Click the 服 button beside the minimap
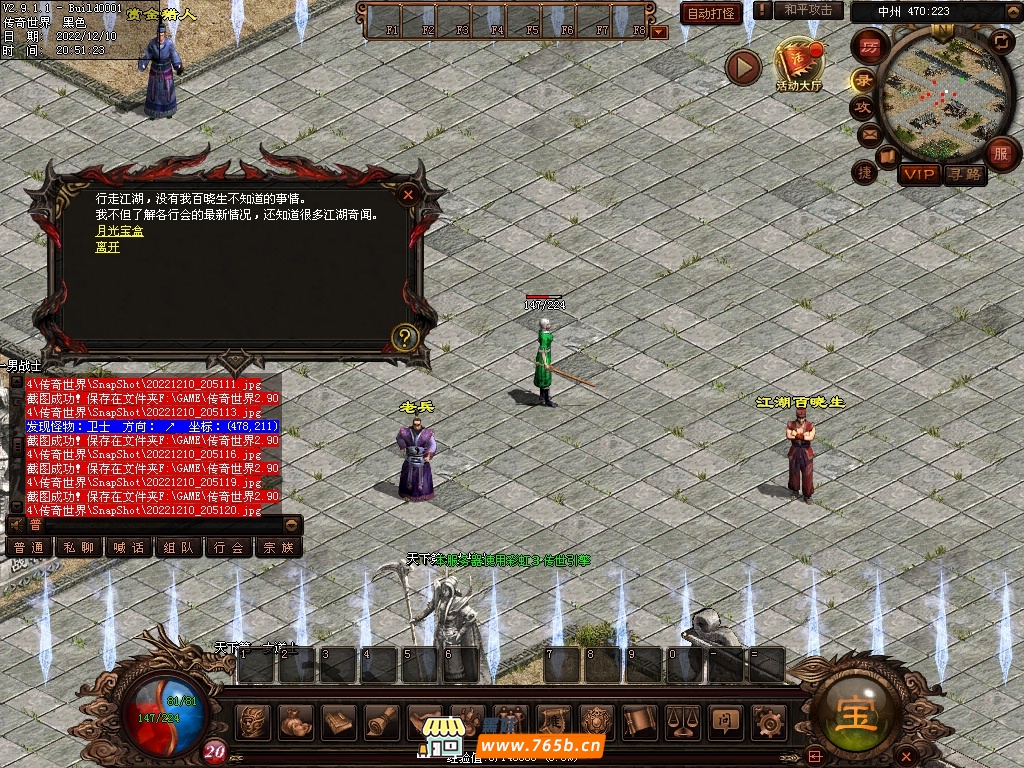Screen dimensions: 1024x768 coord(1000,153)
